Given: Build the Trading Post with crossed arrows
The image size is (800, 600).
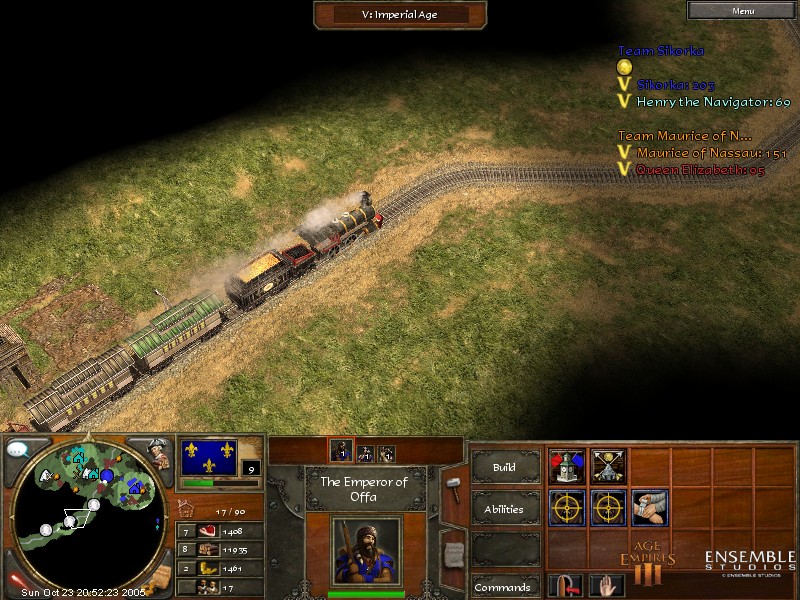Looking at the screenshot, I should (609, 465).
